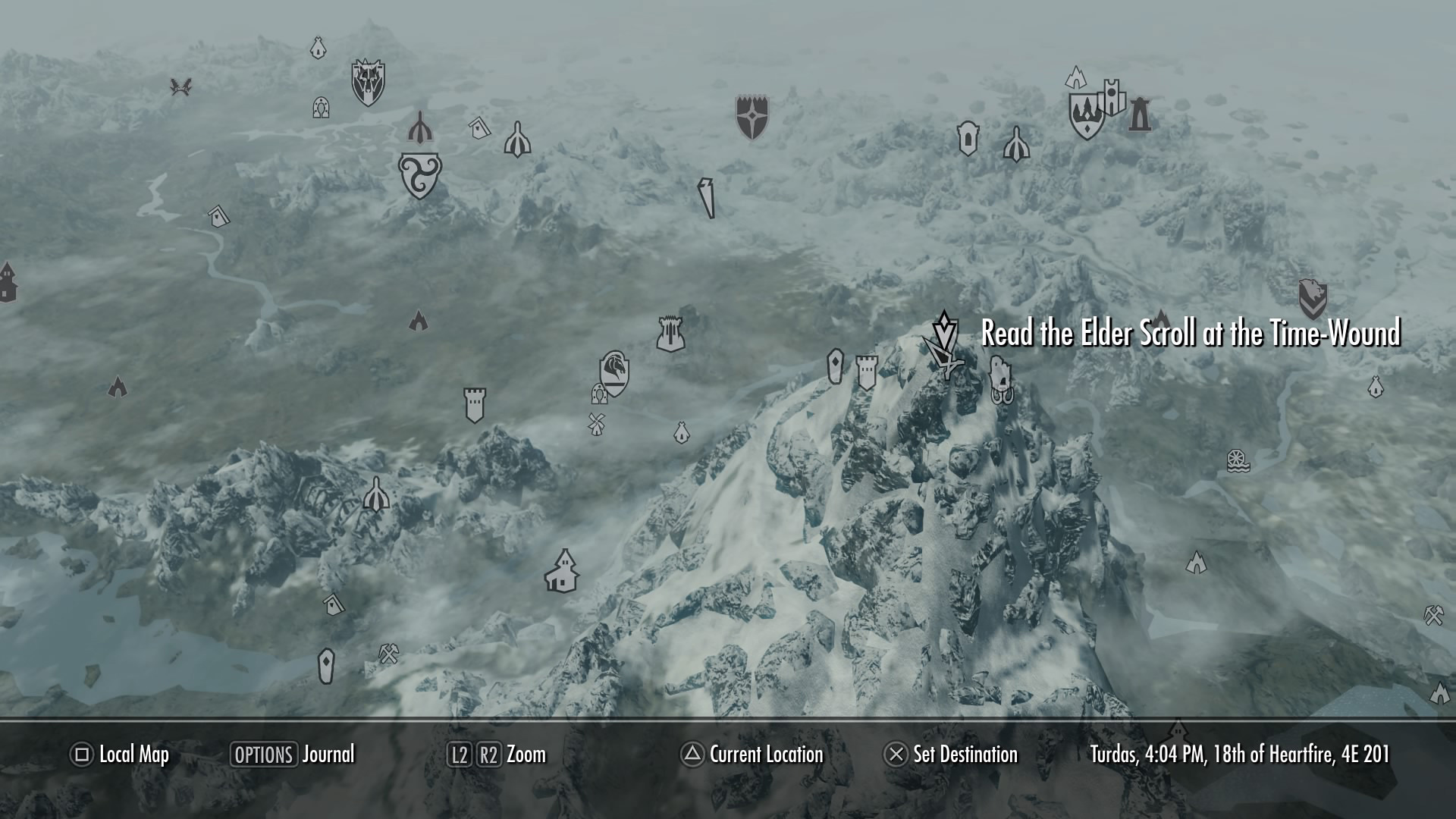This screenshot has width=1456, height=819.
Task: Choose Set Destination in the bottom bar
Action: (951, 755)
